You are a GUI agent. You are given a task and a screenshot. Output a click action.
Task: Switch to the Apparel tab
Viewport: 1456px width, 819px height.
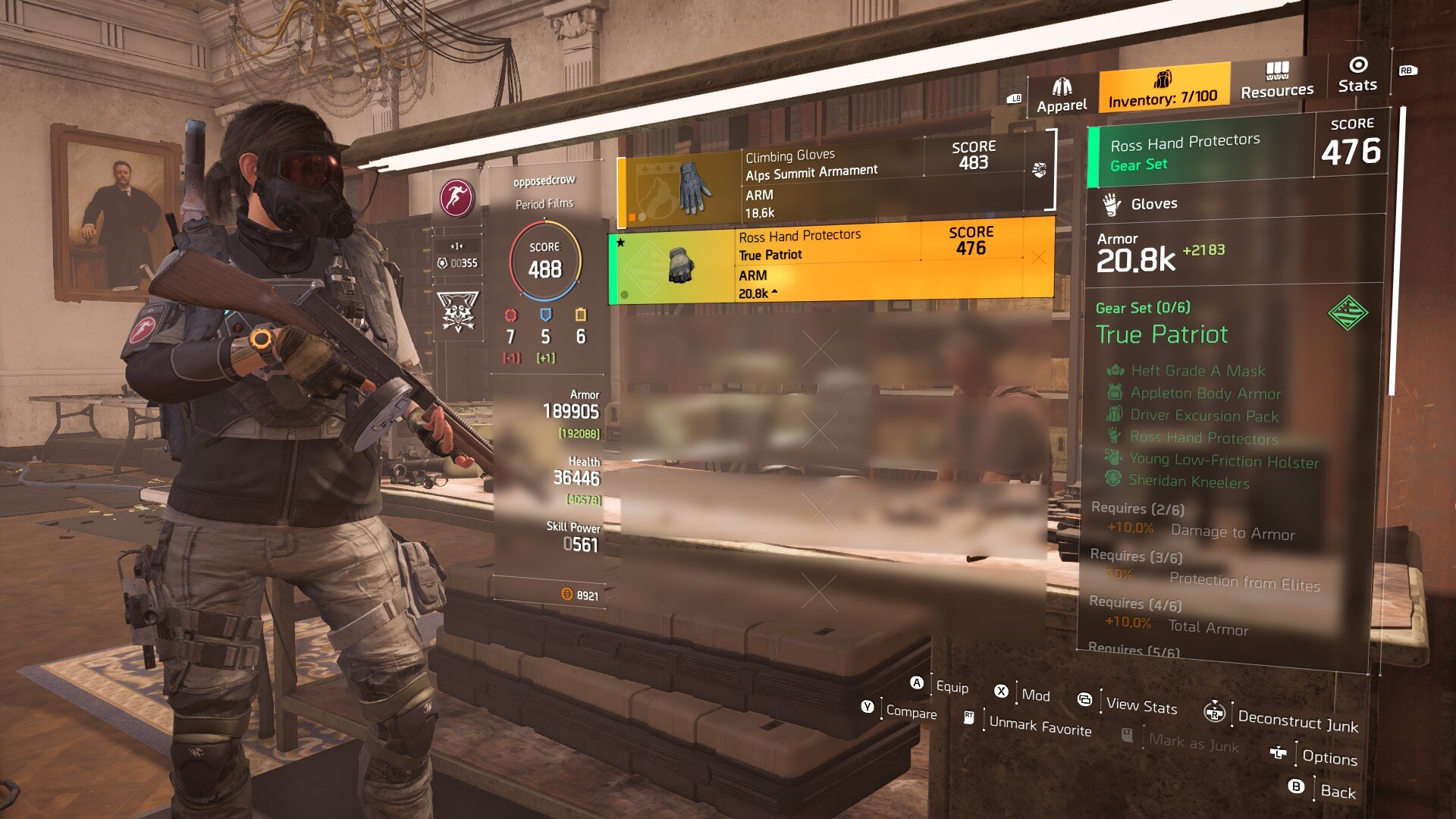pos(1062,96)
